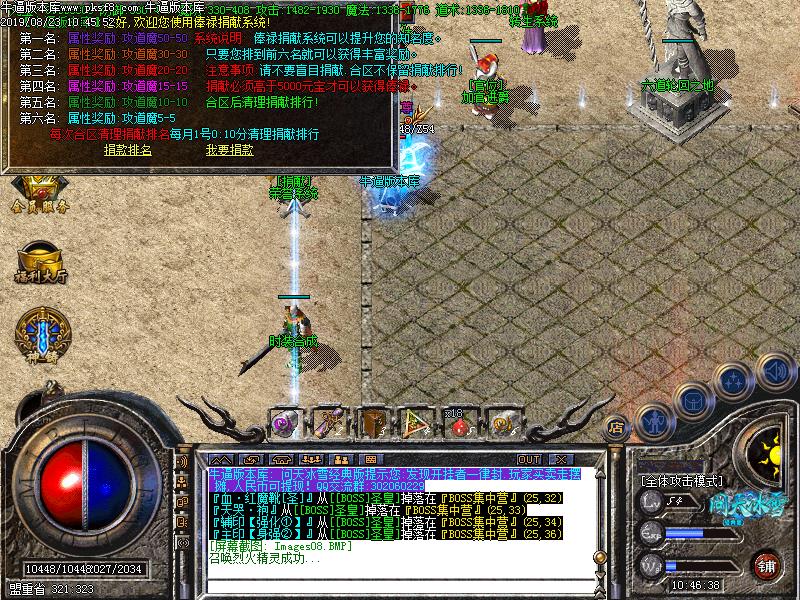
Task: Open the 店 shop button
Action: [x=617, y=424]
